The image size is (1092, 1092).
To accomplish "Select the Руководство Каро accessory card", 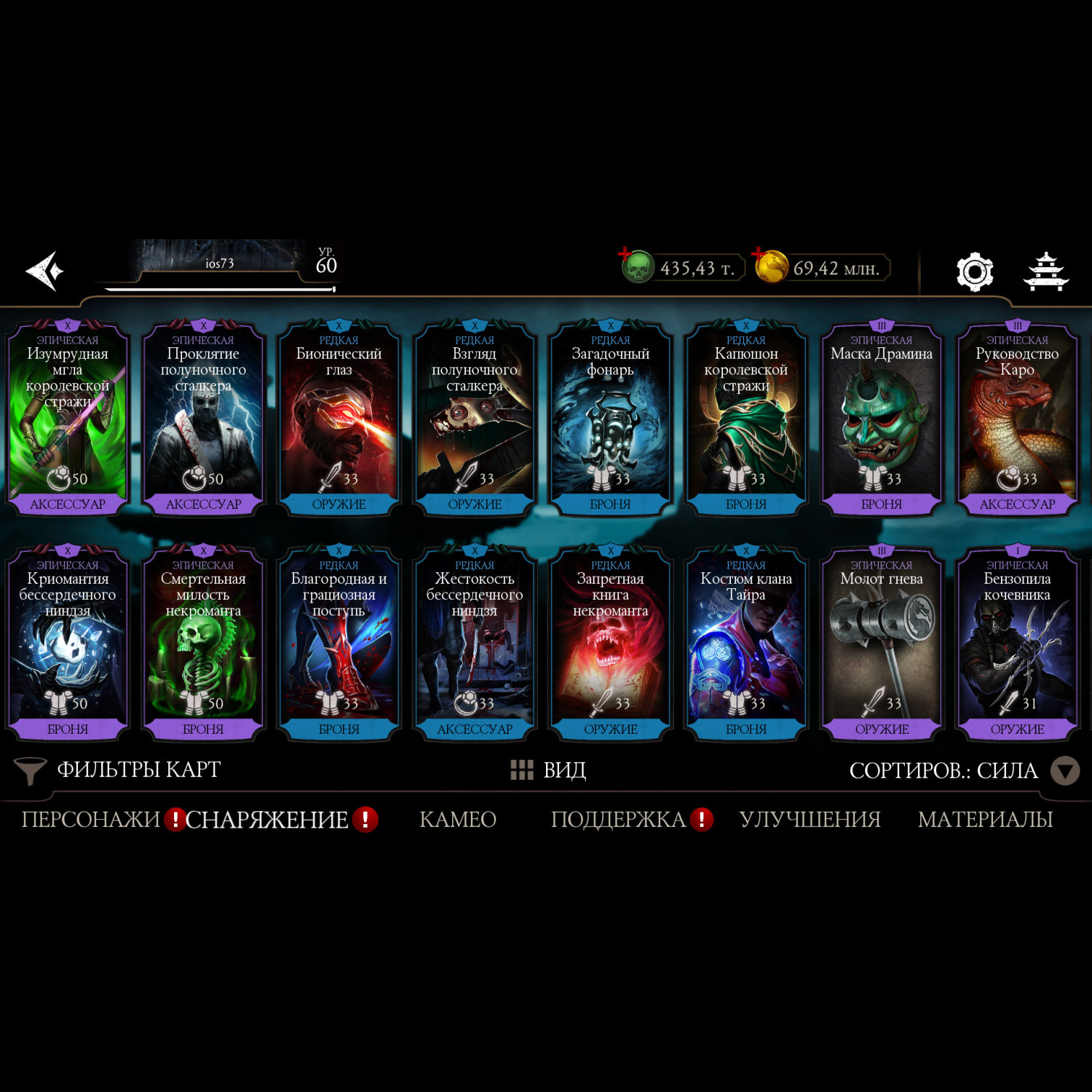I will (x=1017, y=419).
